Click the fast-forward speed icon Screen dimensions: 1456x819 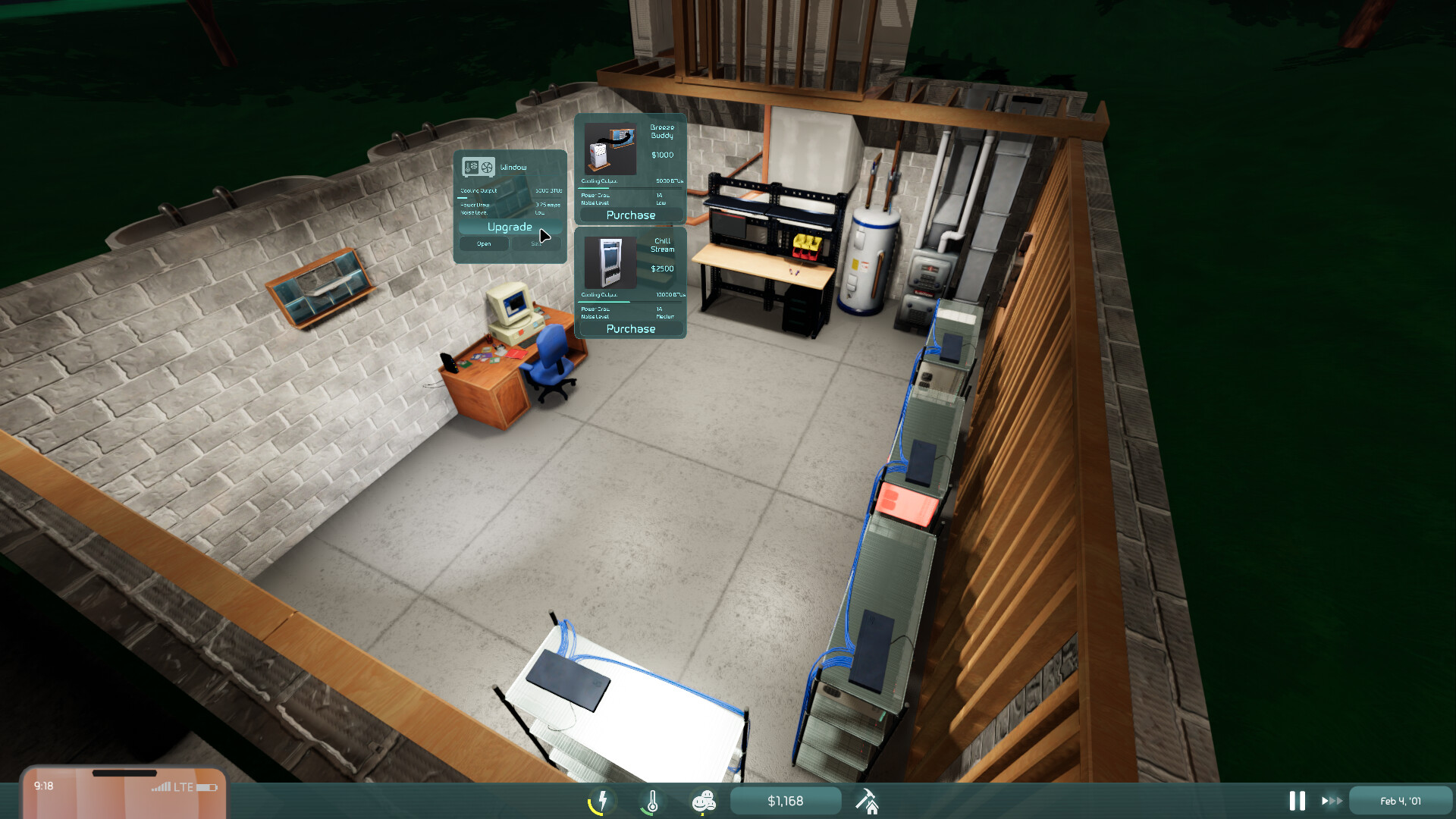tap(1332, 800)
